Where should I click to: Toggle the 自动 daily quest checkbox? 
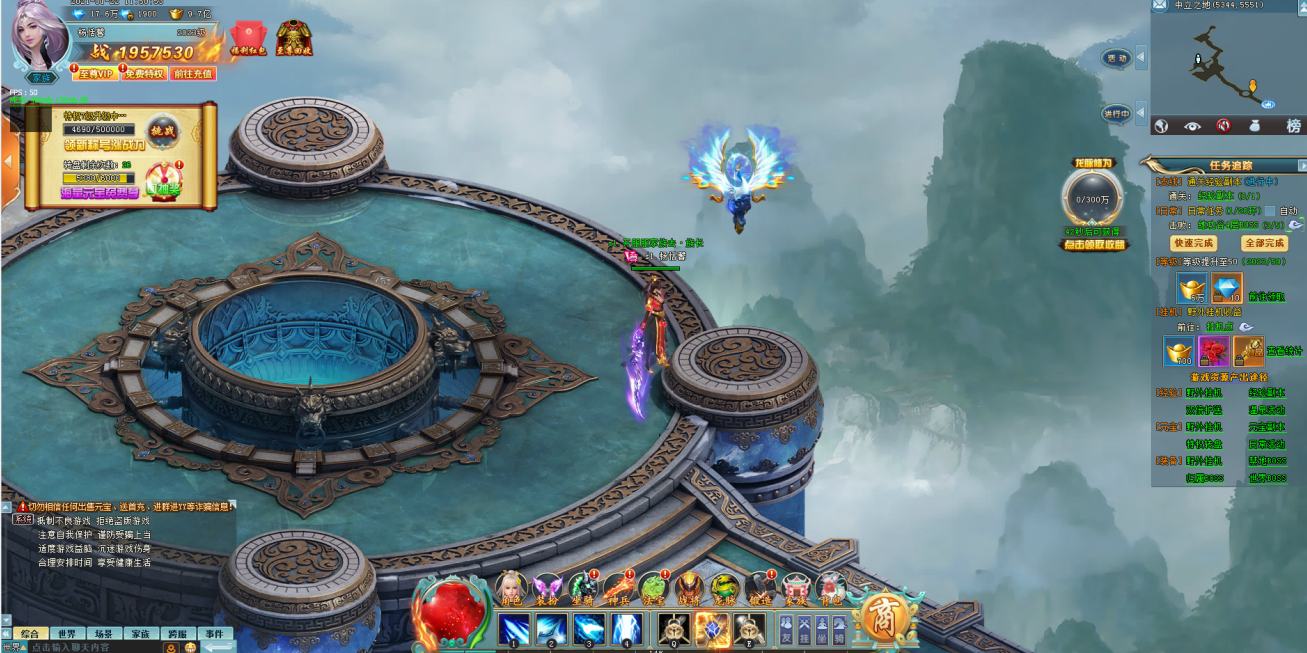(1270, 211)
